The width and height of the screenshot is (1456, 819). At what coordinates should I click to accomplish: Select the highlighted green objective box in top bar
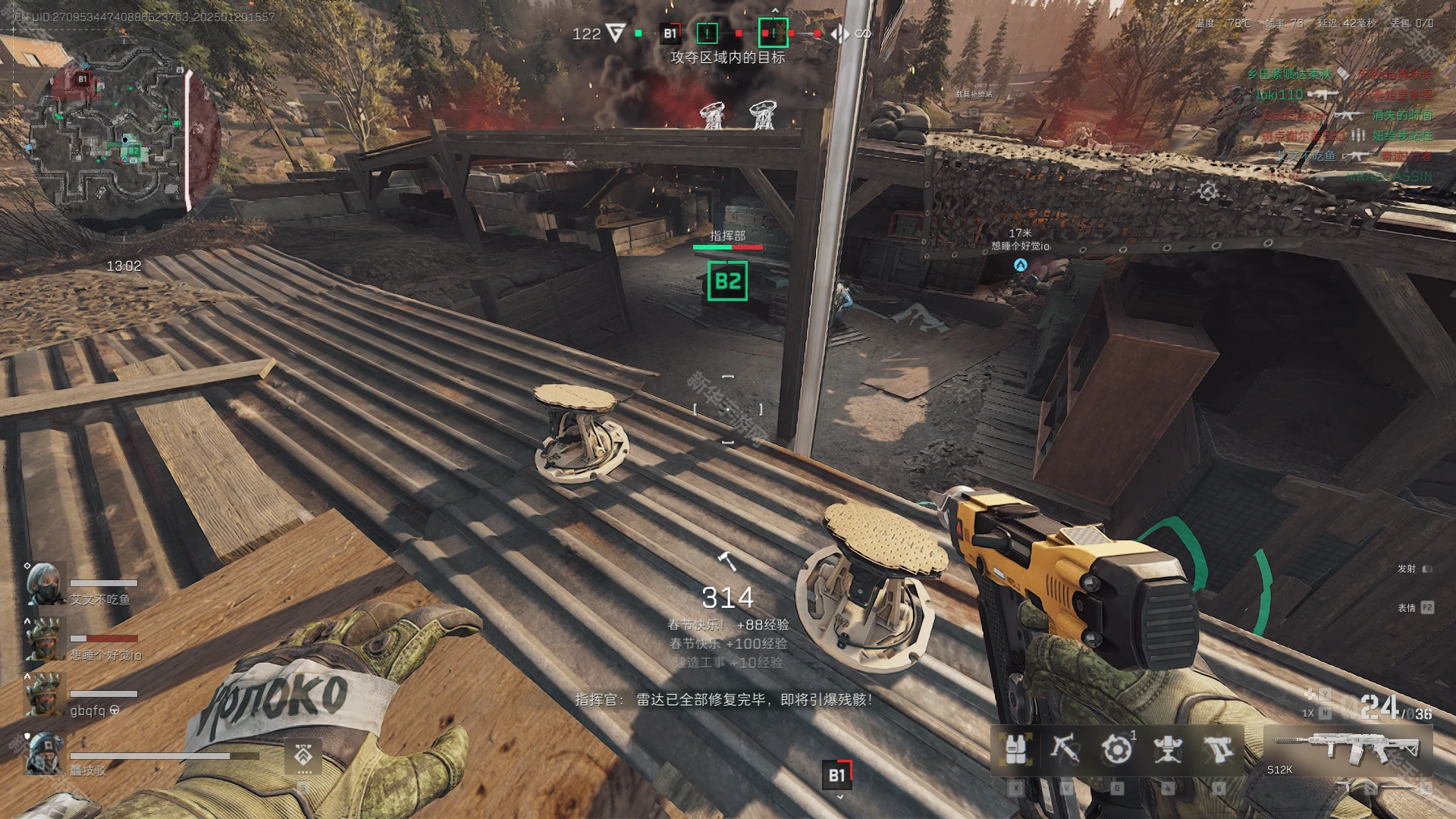[773, 33]
